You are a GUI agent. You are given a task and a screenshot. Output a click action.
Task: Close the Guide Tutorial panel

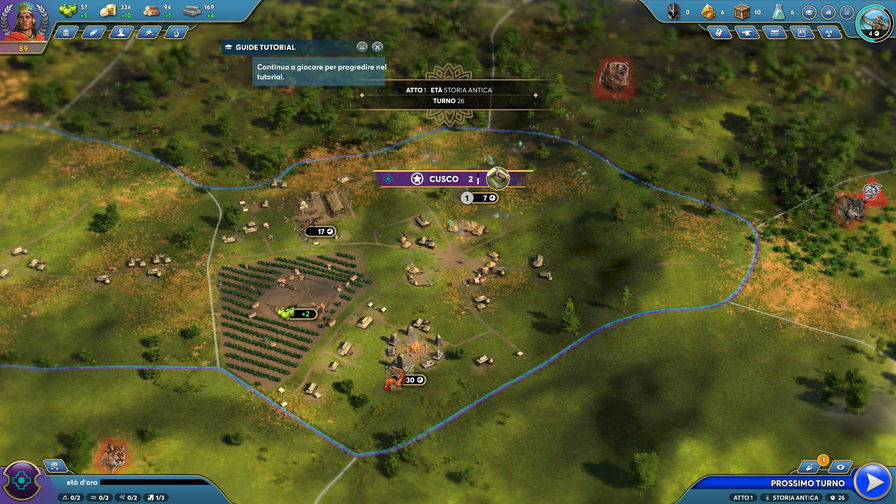tap(377, 47)
